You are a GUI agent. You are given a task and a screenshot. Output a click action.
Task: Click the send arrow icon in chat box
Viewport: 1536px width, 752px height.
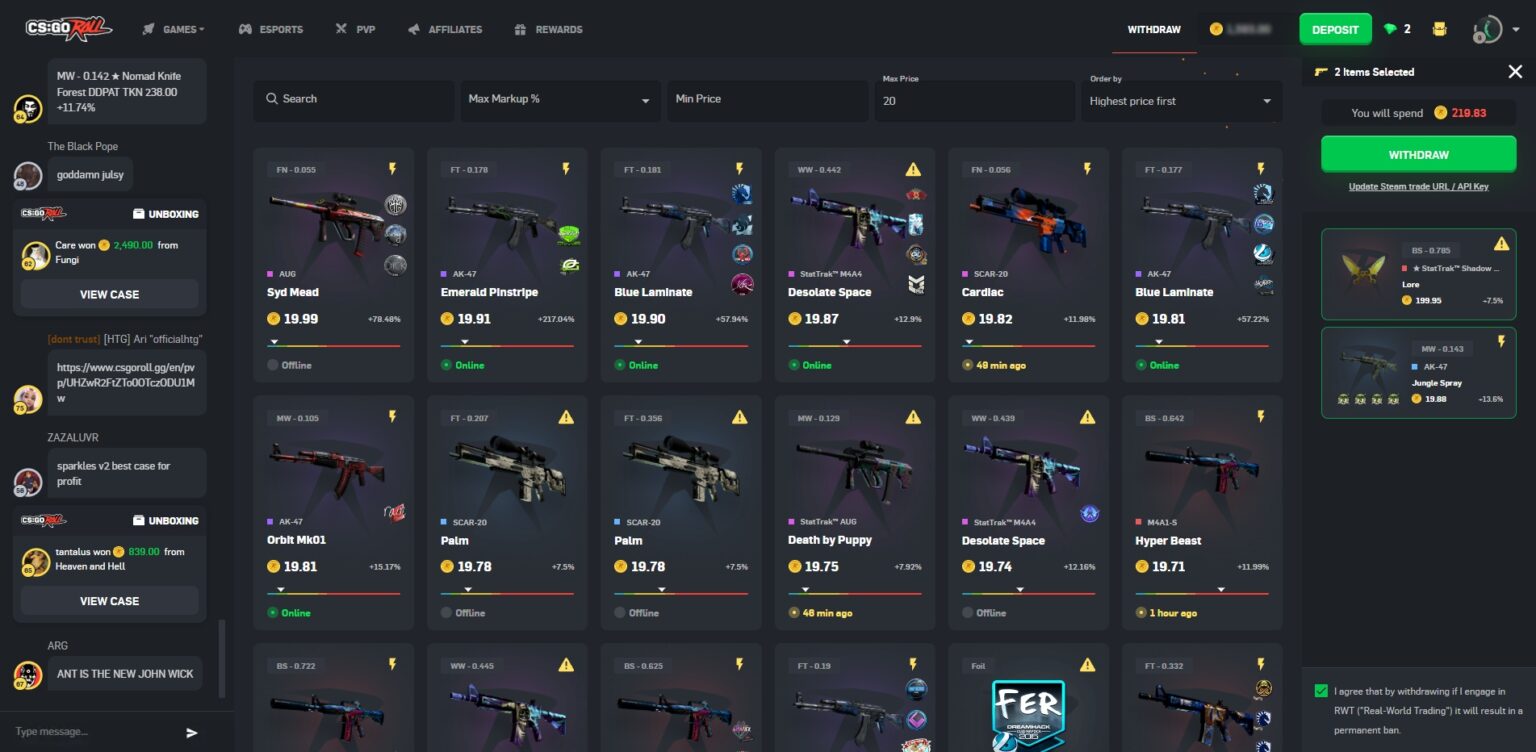[x=191, y=732]
